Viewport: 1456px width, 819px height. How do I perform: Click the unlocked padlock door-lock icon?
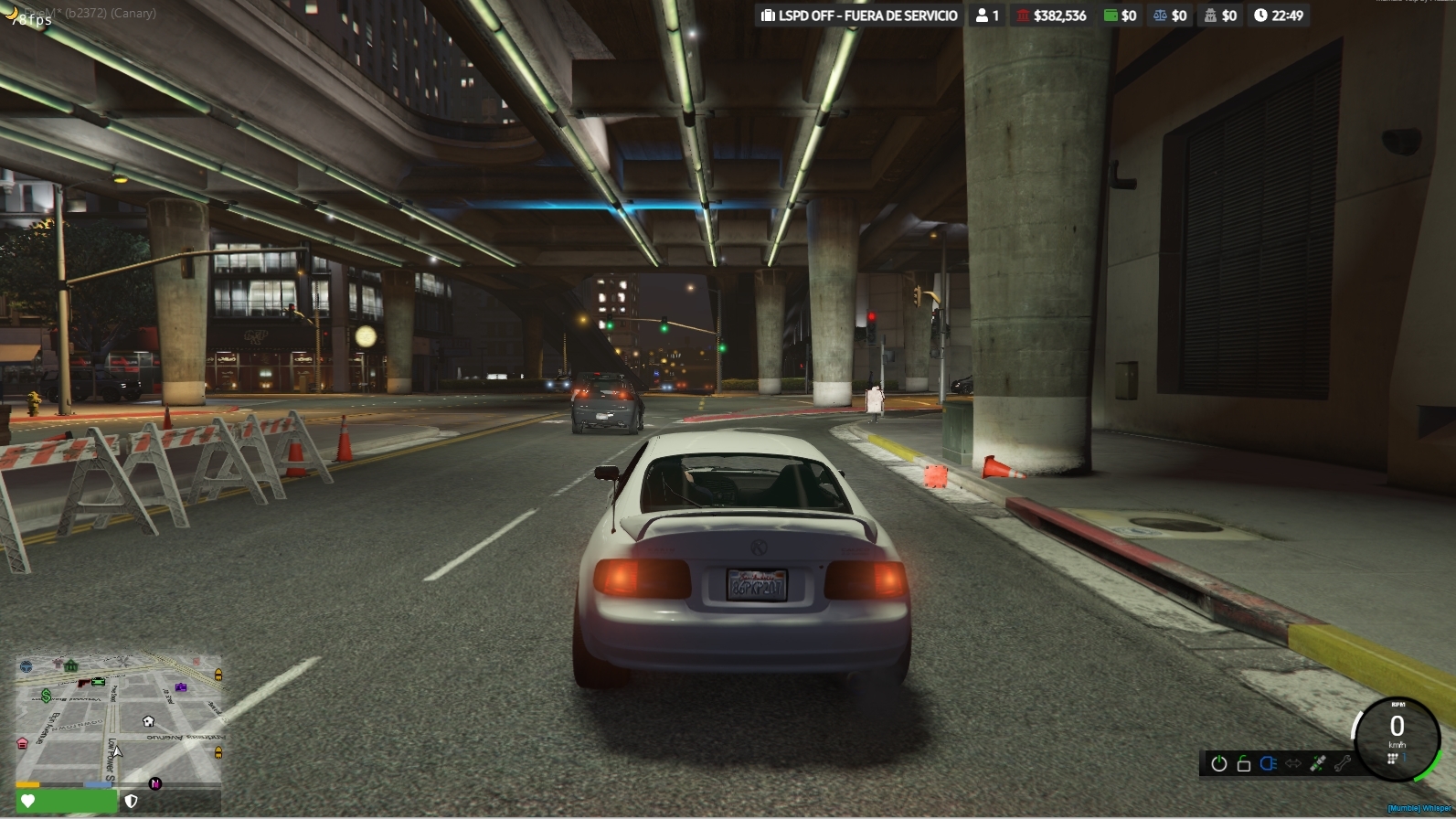[1243, 764]
